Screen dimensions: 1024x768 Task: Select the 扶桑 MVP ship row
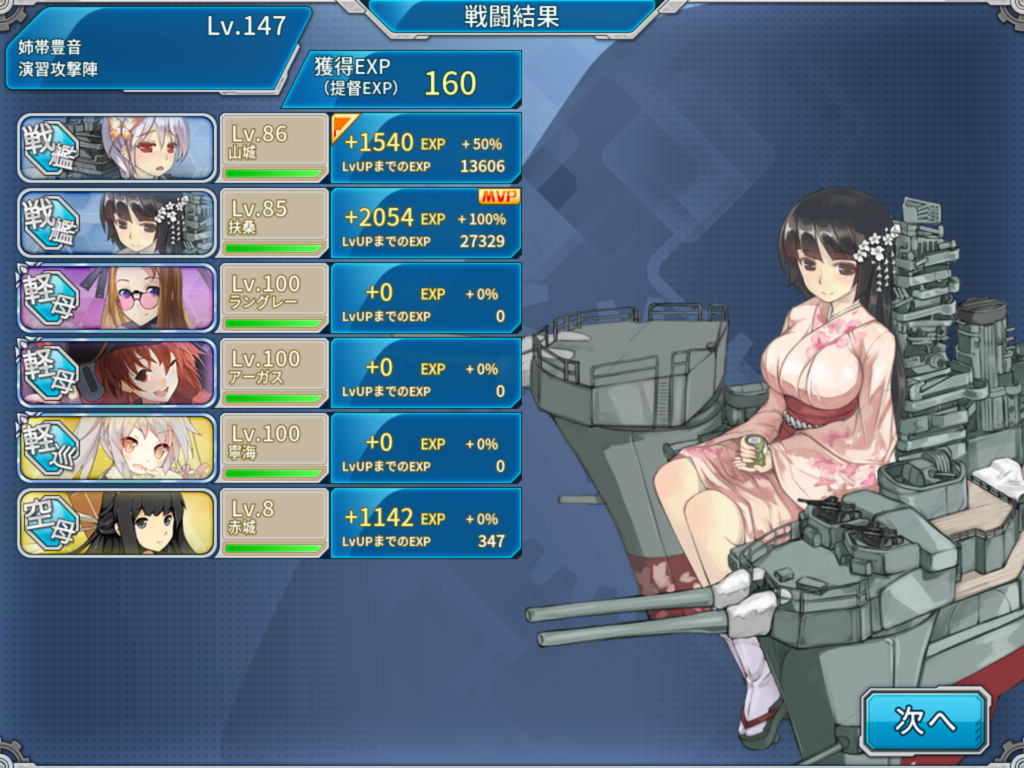(x=270, y=223)
